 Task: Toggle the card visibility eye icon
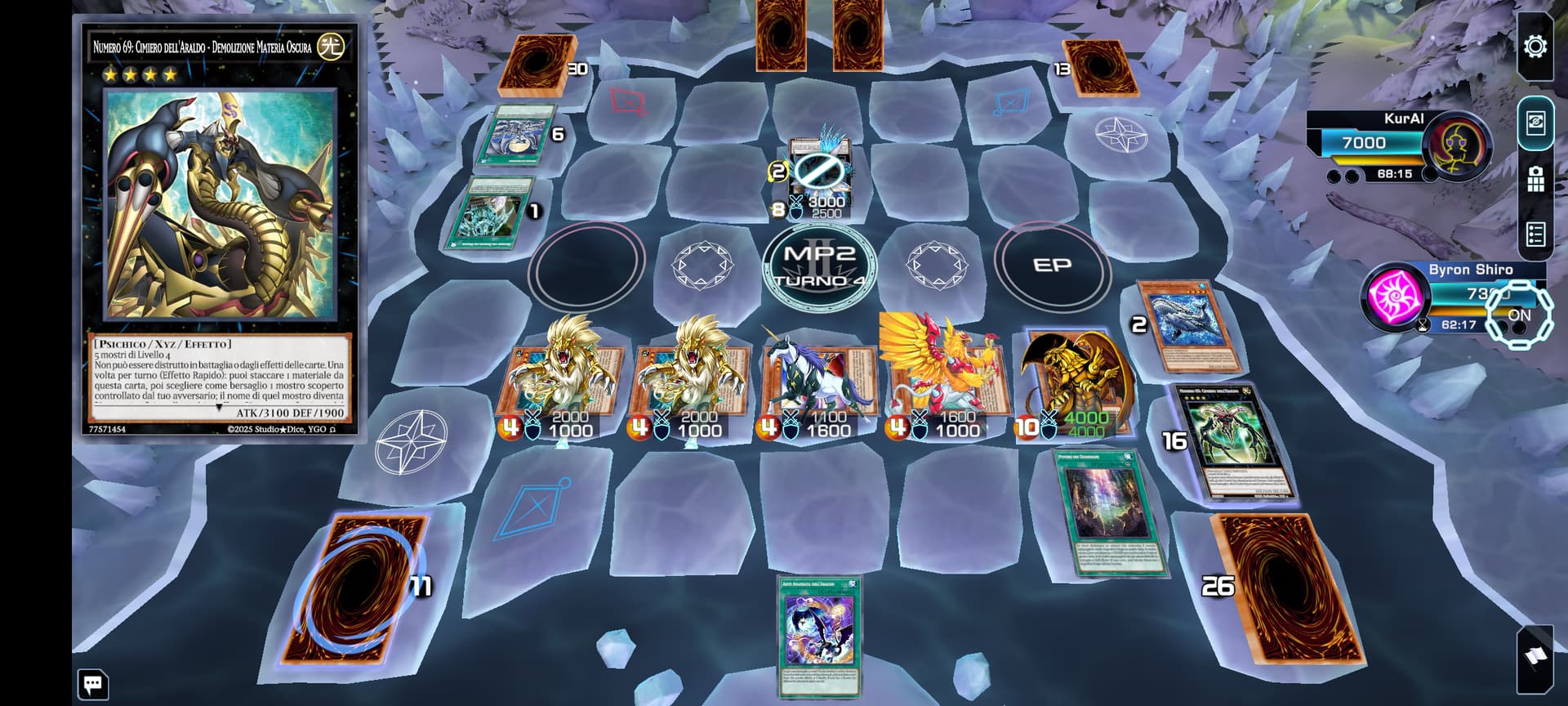tap(1535, 123)
